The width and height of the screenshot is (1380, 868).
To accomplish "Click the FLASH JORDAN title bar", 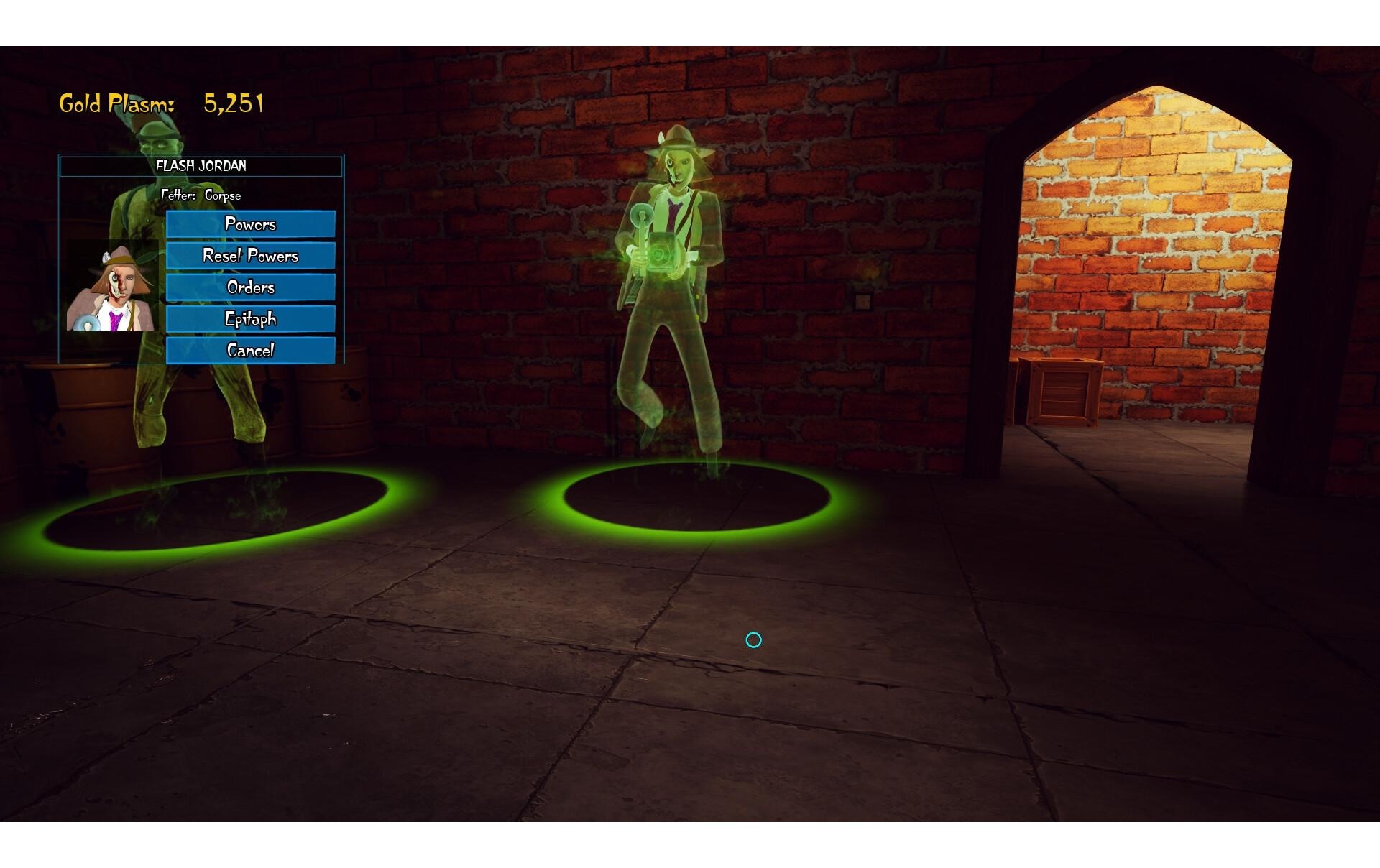I will (201, 166).
